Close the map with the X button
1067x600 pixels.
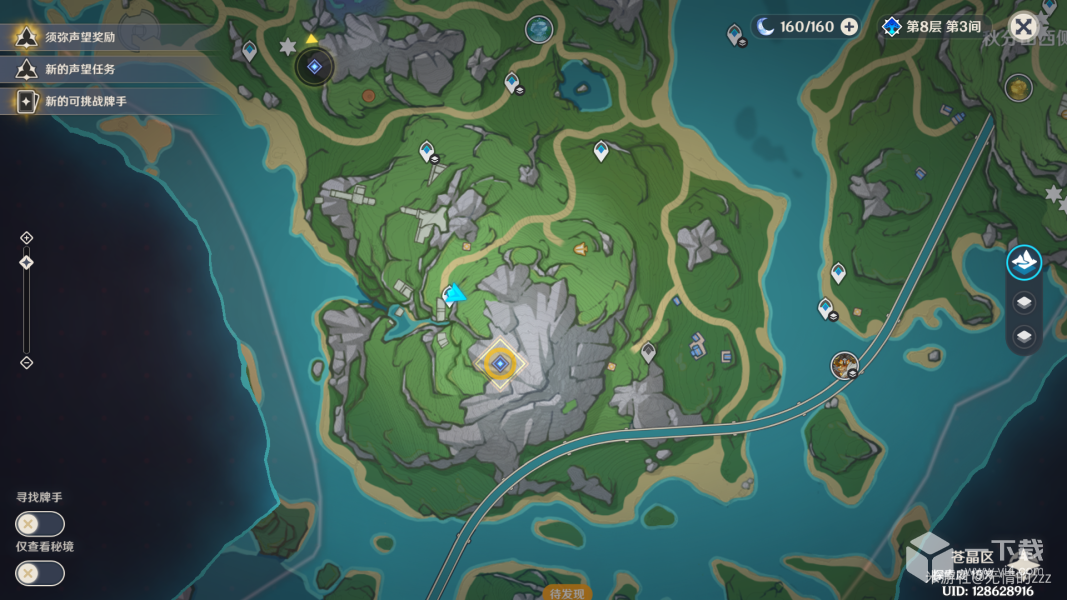[1023, 26]
